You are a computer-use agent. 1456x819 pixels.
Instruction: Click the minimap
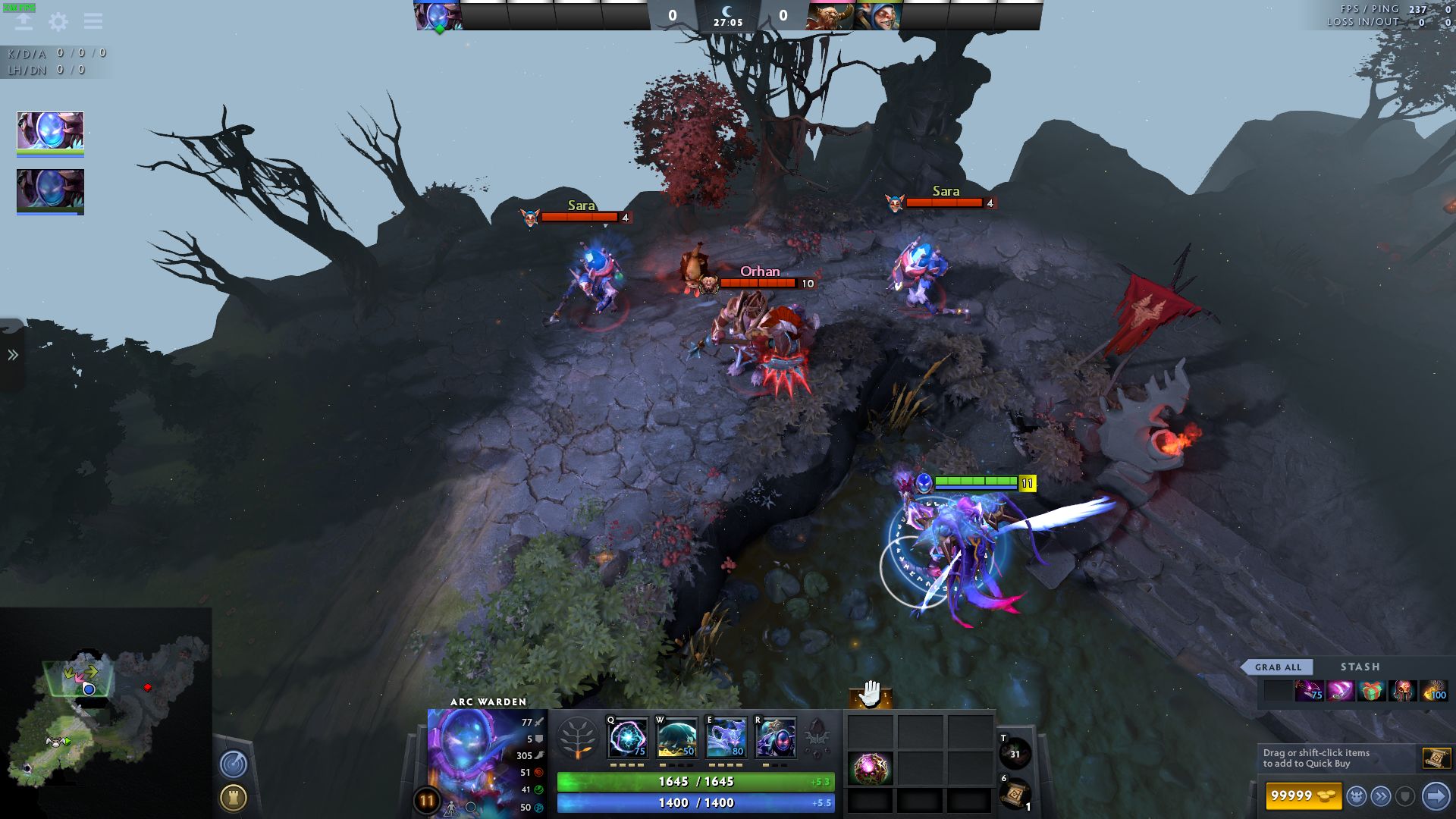[106, 713]
